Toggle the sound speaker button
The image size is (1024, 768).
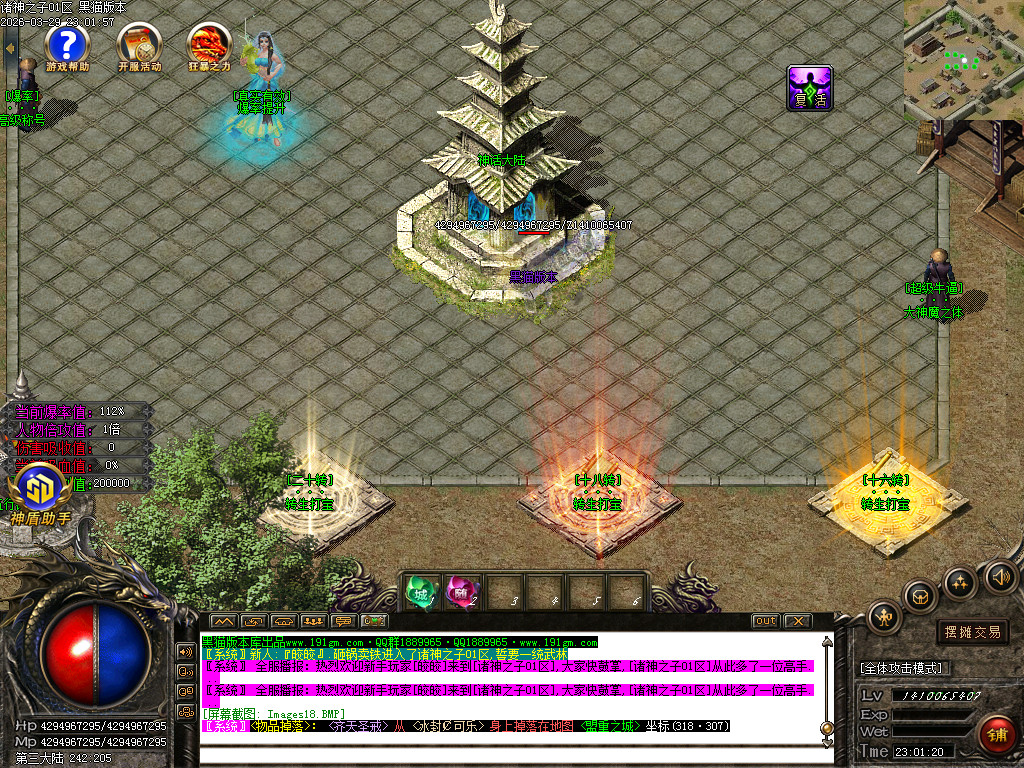coord(1000,576)
